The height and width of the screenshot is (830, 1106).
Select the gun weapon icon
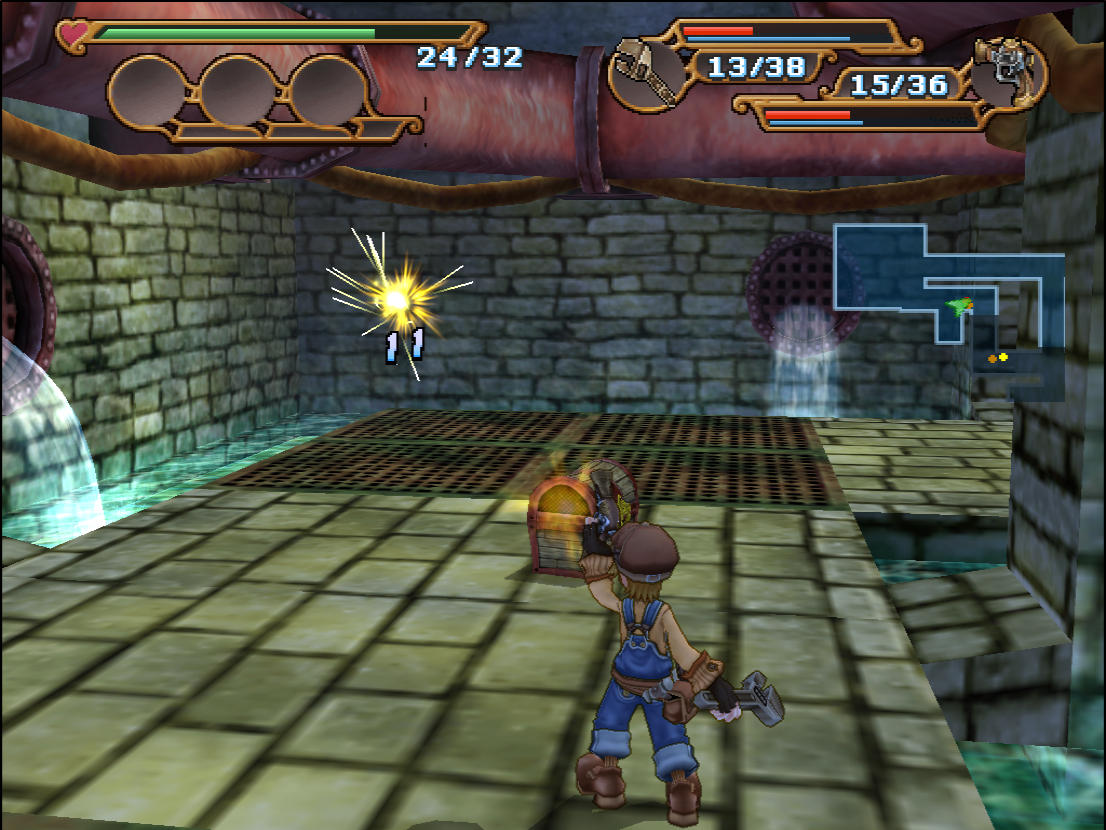point(1010,72)
